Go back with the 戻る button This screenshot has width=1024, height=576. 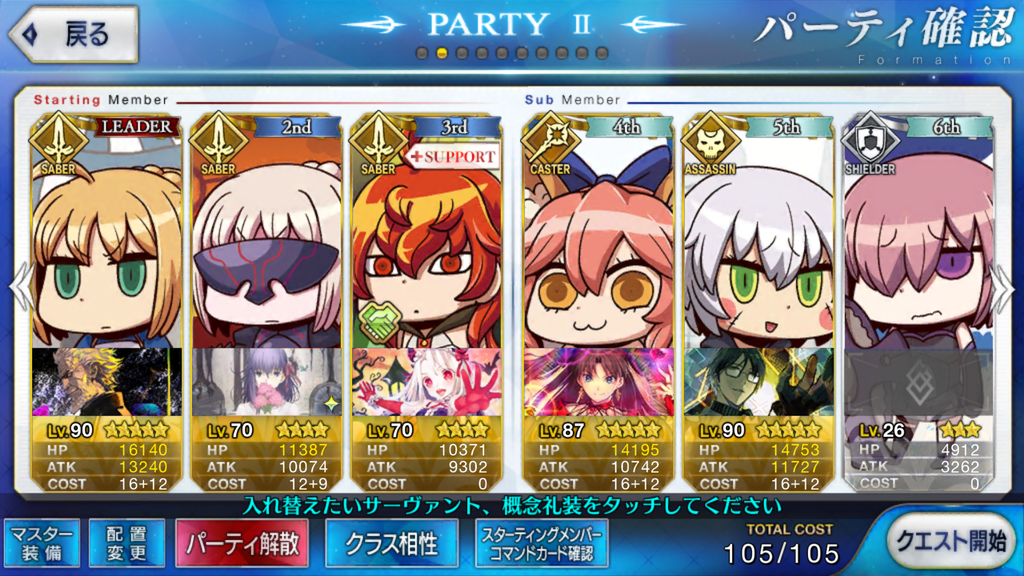pyautogui.click(x=73, y=34)
